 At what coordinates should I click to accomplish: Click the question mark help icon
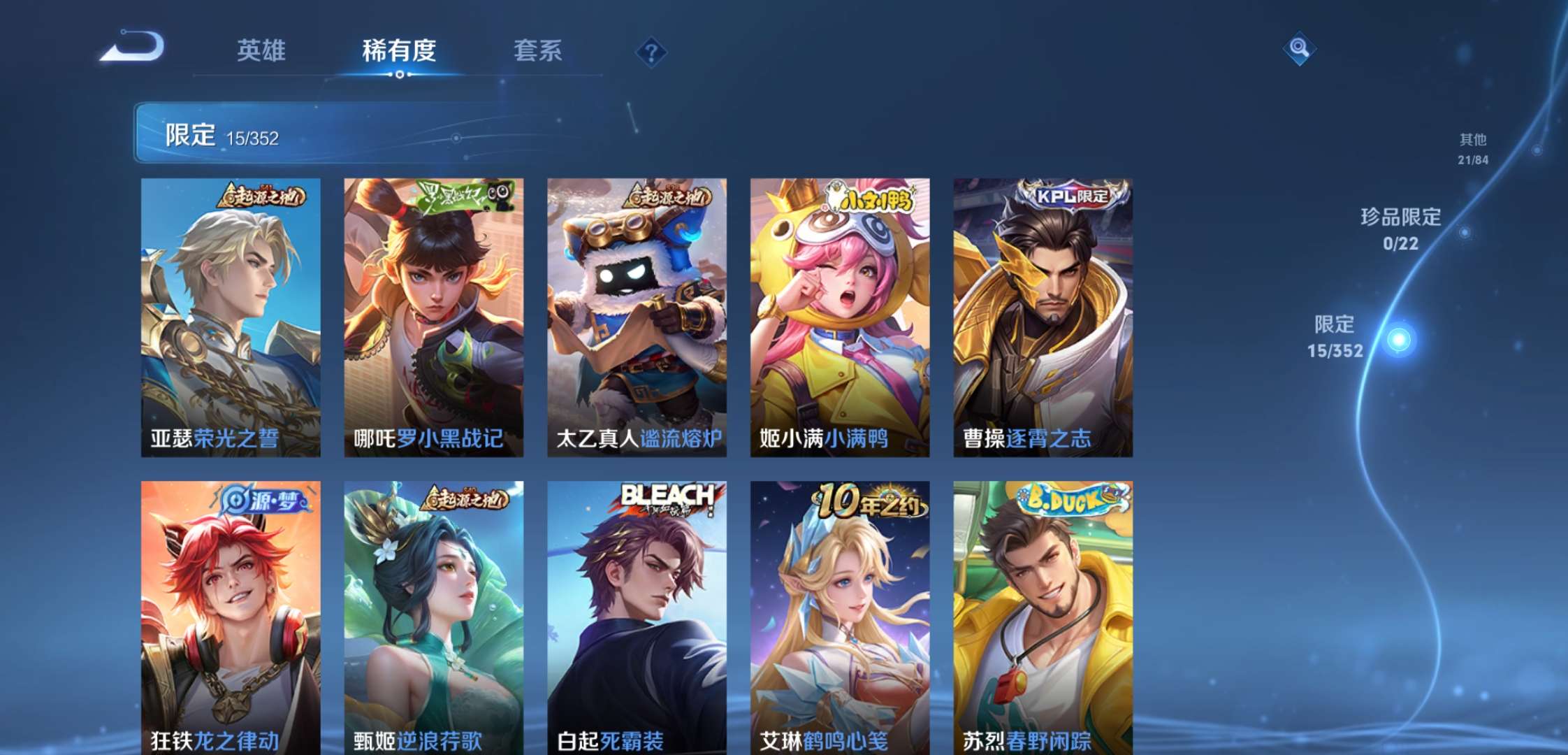click(651, 52)
